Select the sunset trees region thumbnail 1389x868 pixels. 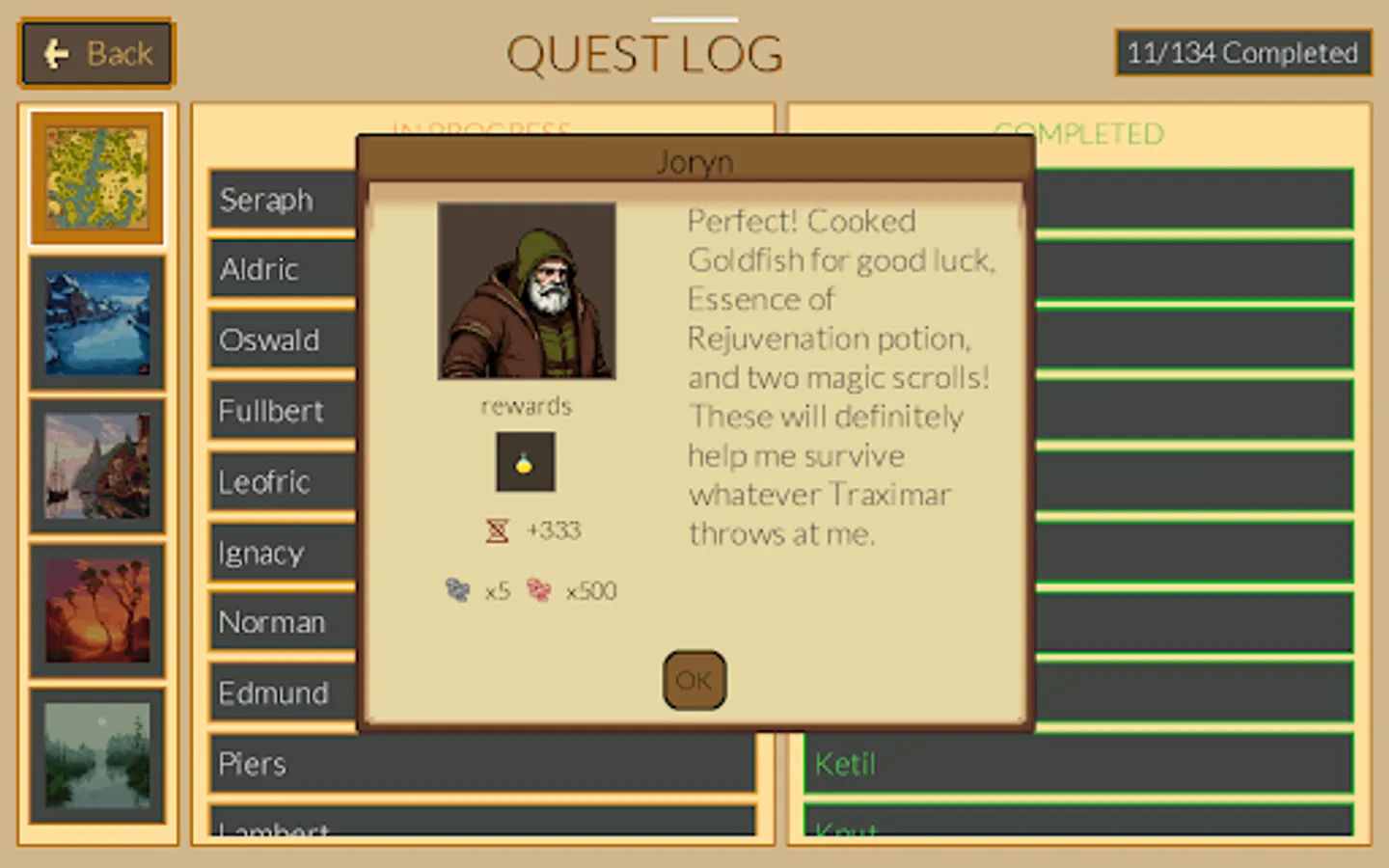pyautogui.click(x=96, y=611)
